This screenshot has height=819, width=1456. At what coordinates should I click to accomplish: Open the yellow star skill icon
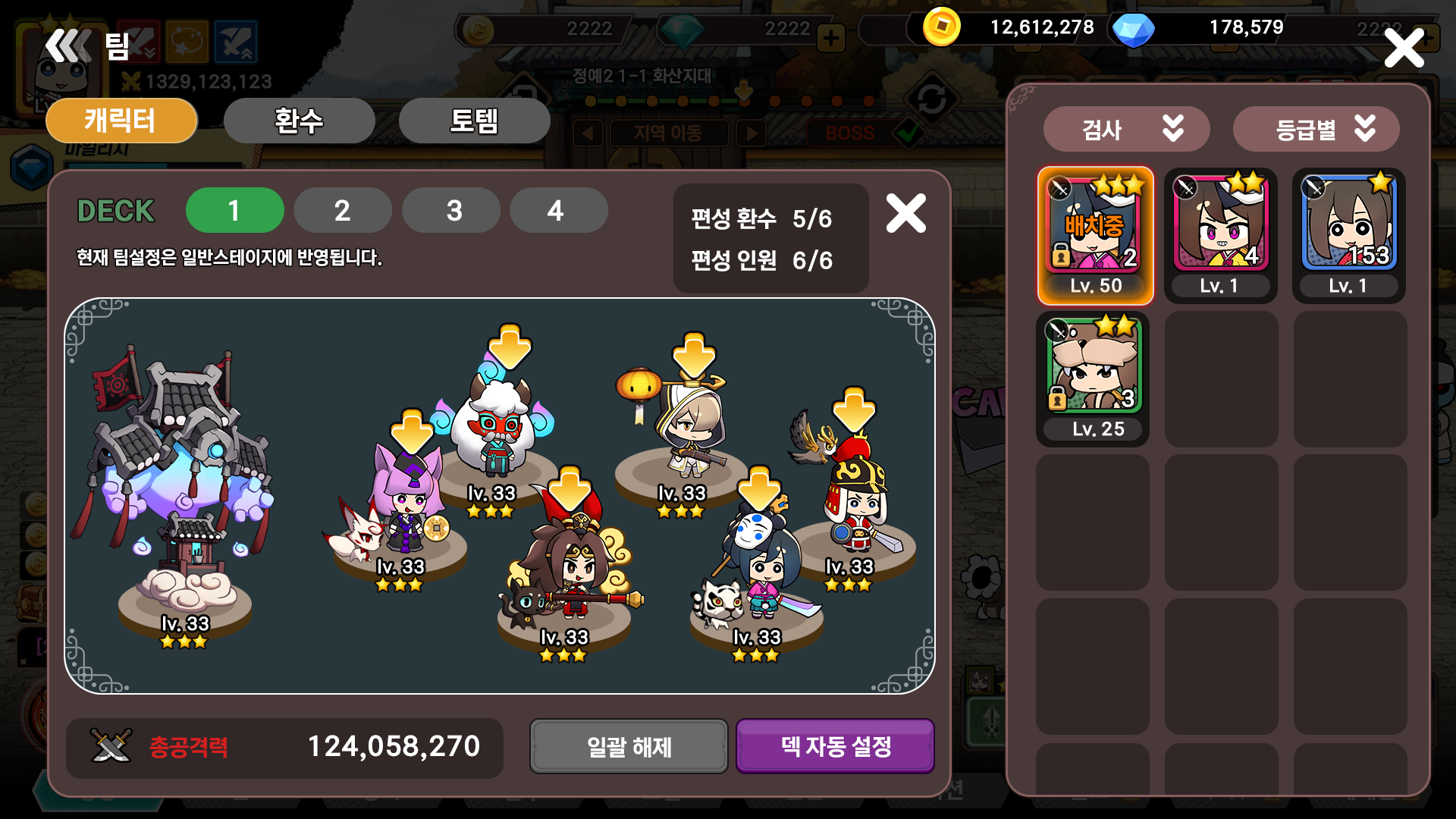(x=187, y=42)
